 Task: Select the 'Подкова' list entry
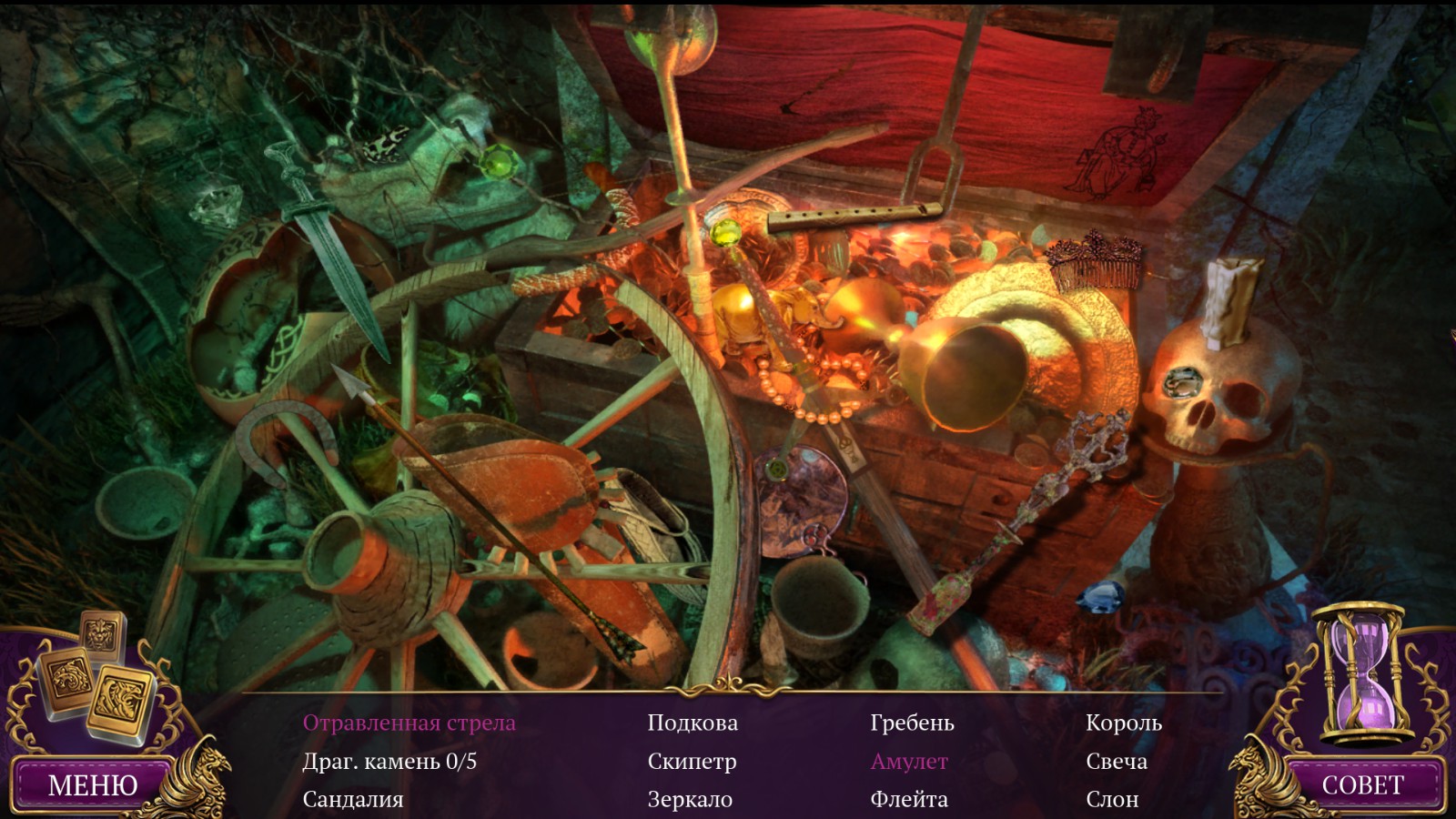click(693, 723)
